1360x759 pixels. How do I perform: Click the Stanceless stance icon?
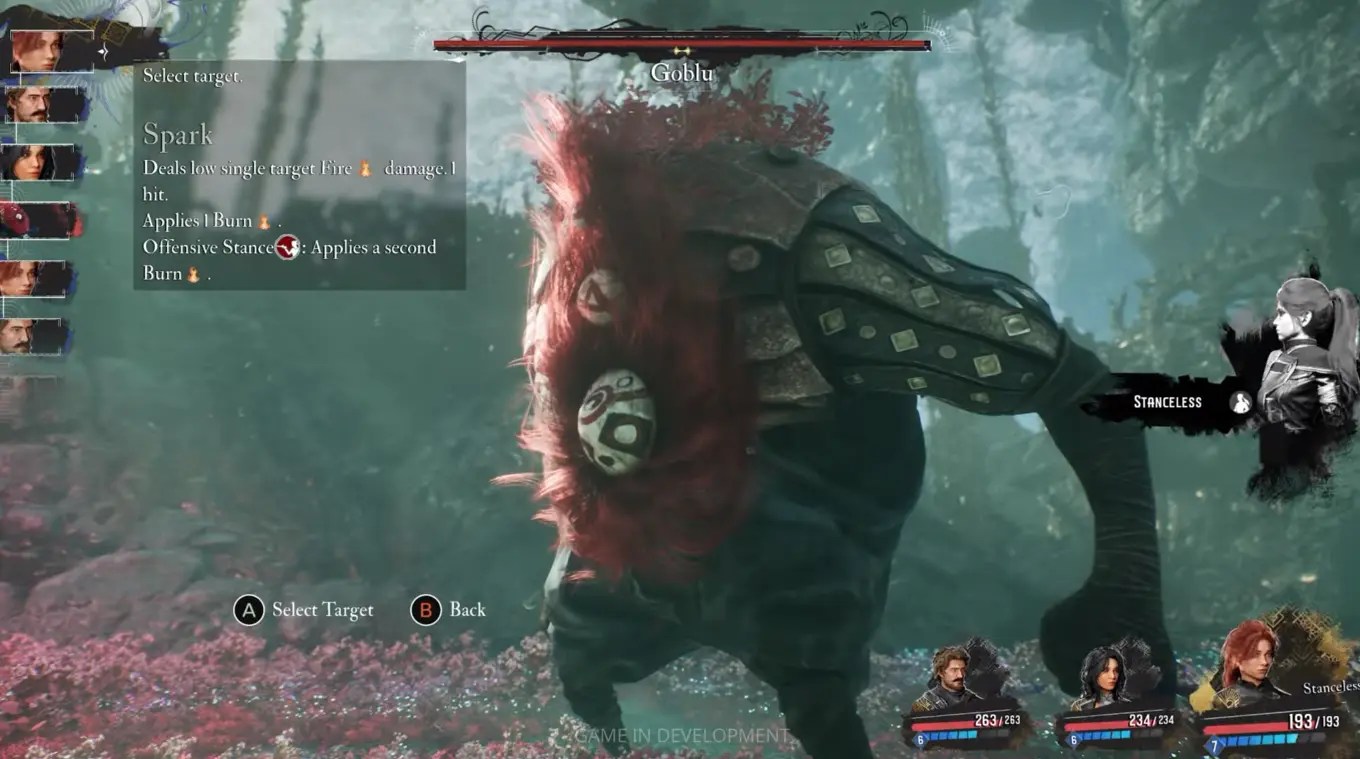point(1241,402)
